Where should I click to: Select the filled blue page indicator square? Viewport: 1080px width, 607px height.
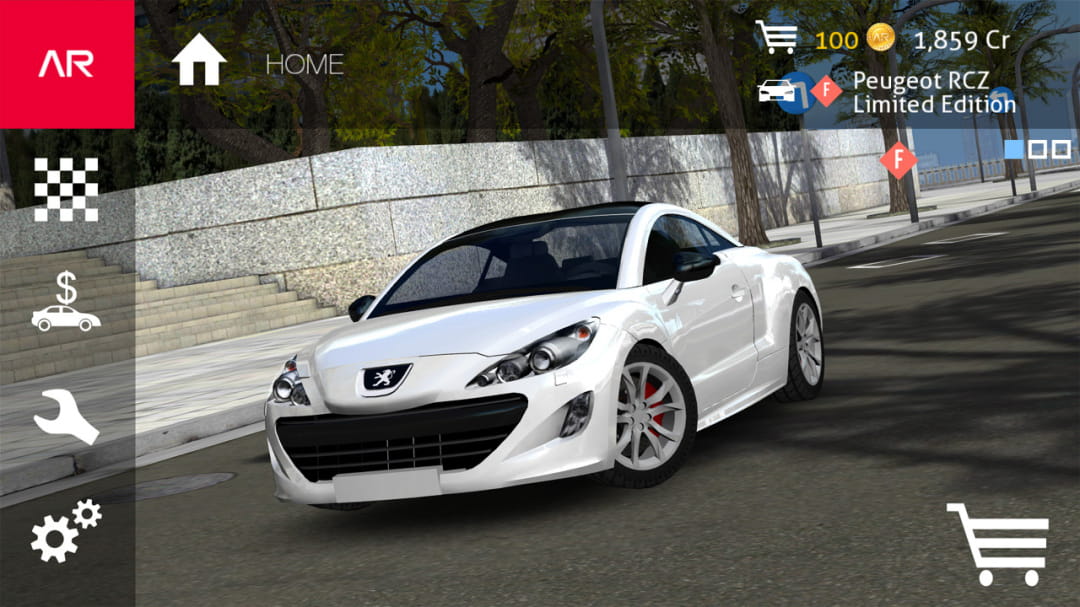1014,149
